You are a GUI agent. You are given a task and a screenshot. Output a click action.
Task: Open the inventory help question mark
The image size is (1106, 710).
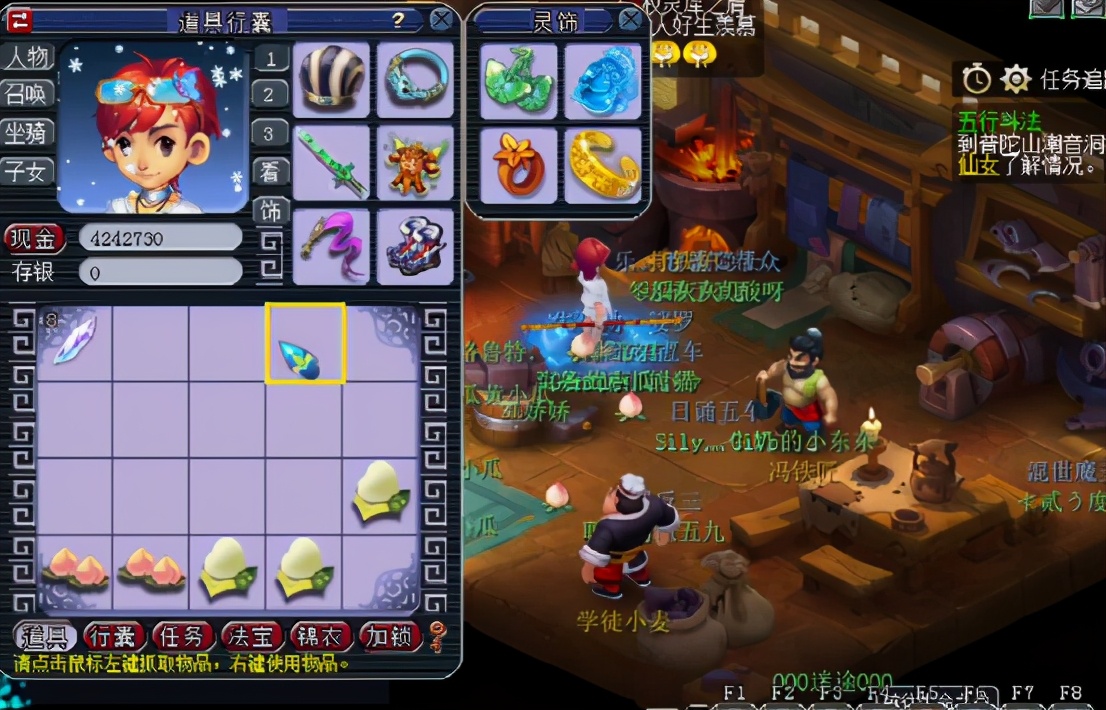[x=398, y=19]
